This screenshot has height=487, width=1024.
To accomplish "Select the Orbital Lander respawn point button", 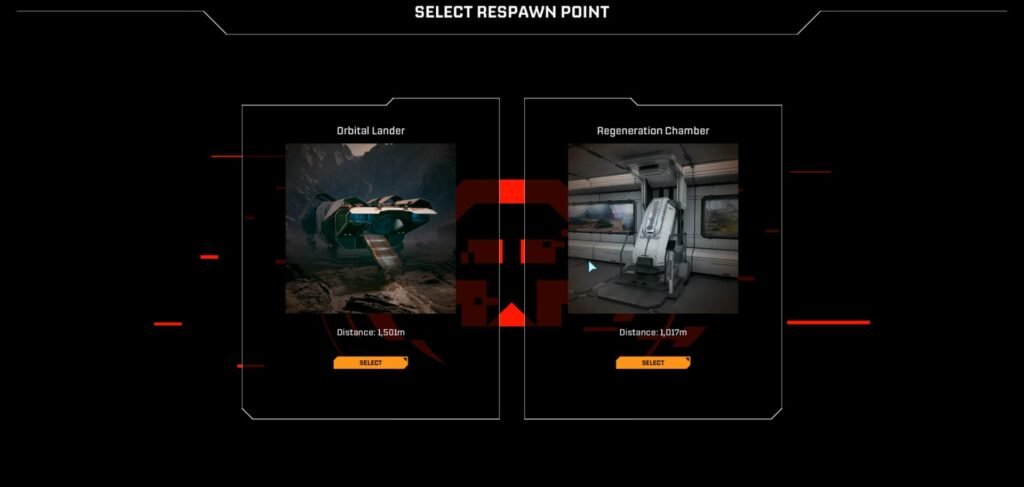I will click(371, 363).
